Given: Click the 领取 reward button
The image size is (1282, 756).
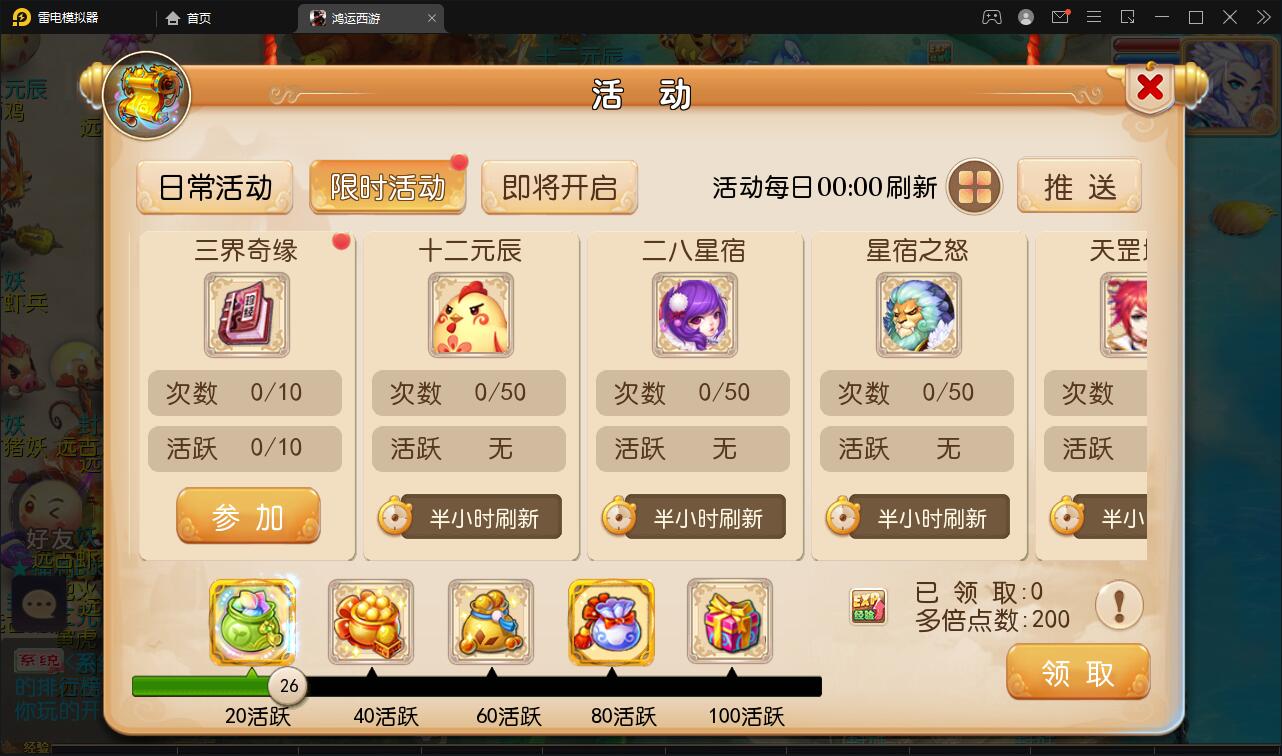Looking at the screenshot, I should coord(1078,672).
